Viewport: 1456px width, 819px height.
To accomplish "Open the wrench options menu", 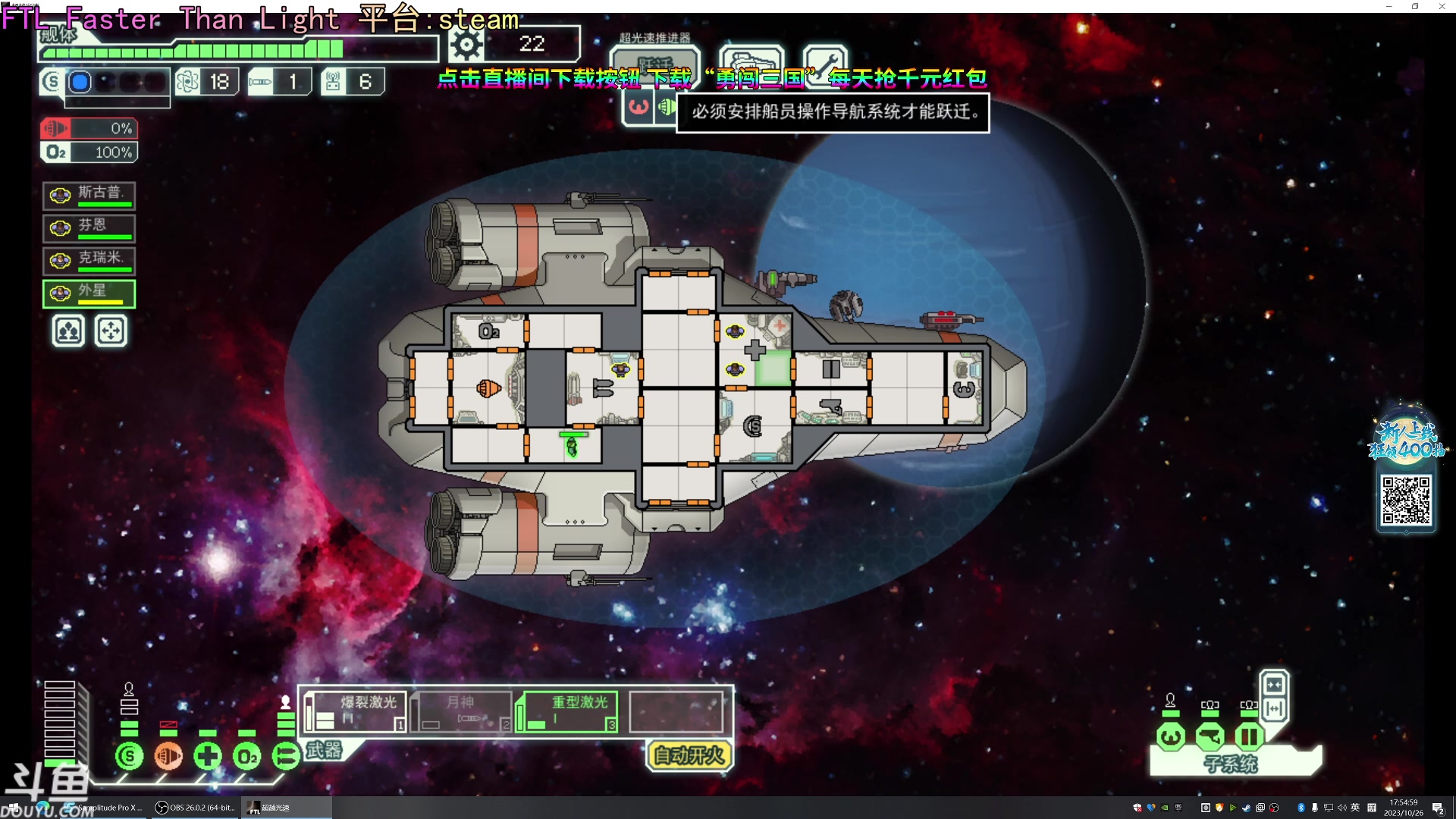I will point(825,59).
